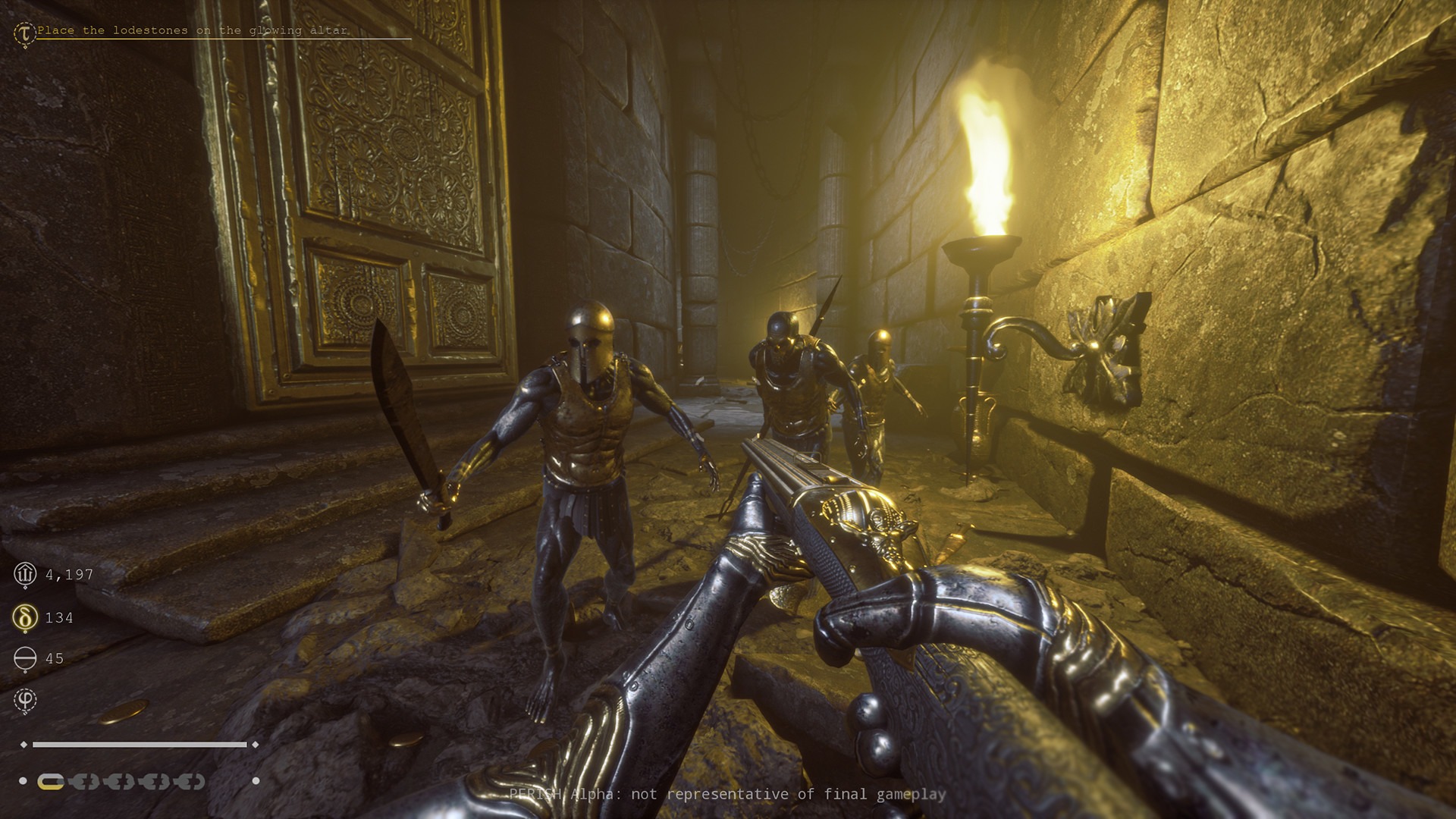The image size is (1456, 819).
Task: Click the diamond at the stamina bar's left end
Action: pyautogui.click(x=24, y=745)
